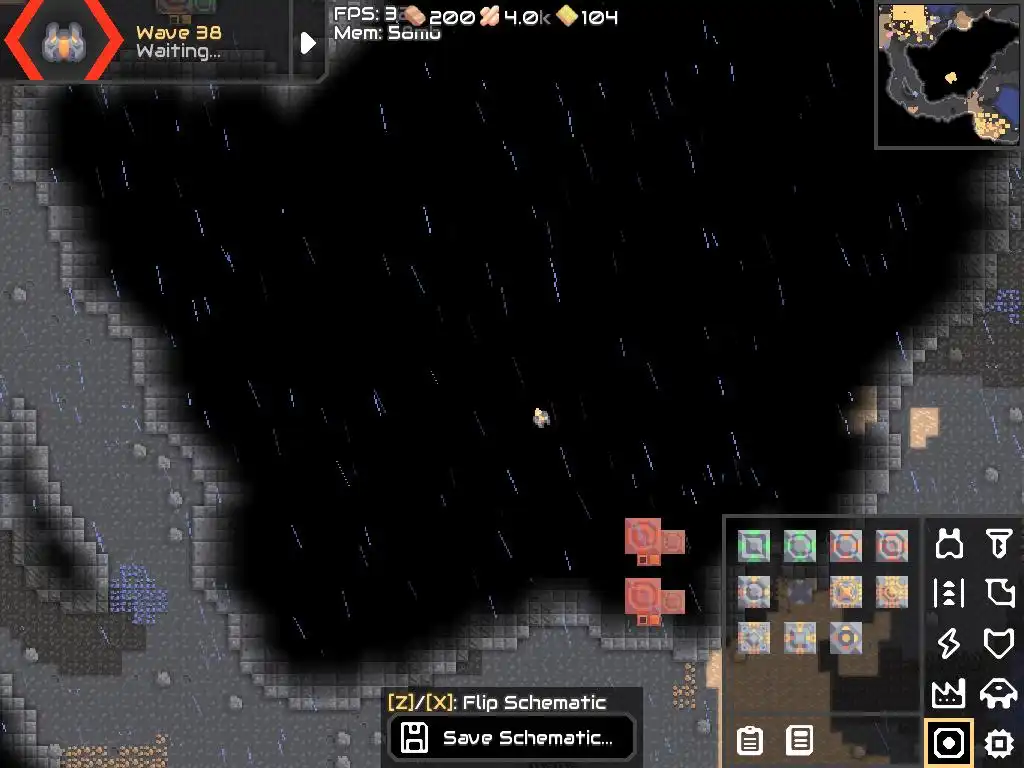The image size is (1024, 768).
Task: Skip to the next wave with play arrow
Action: (308, 42)
